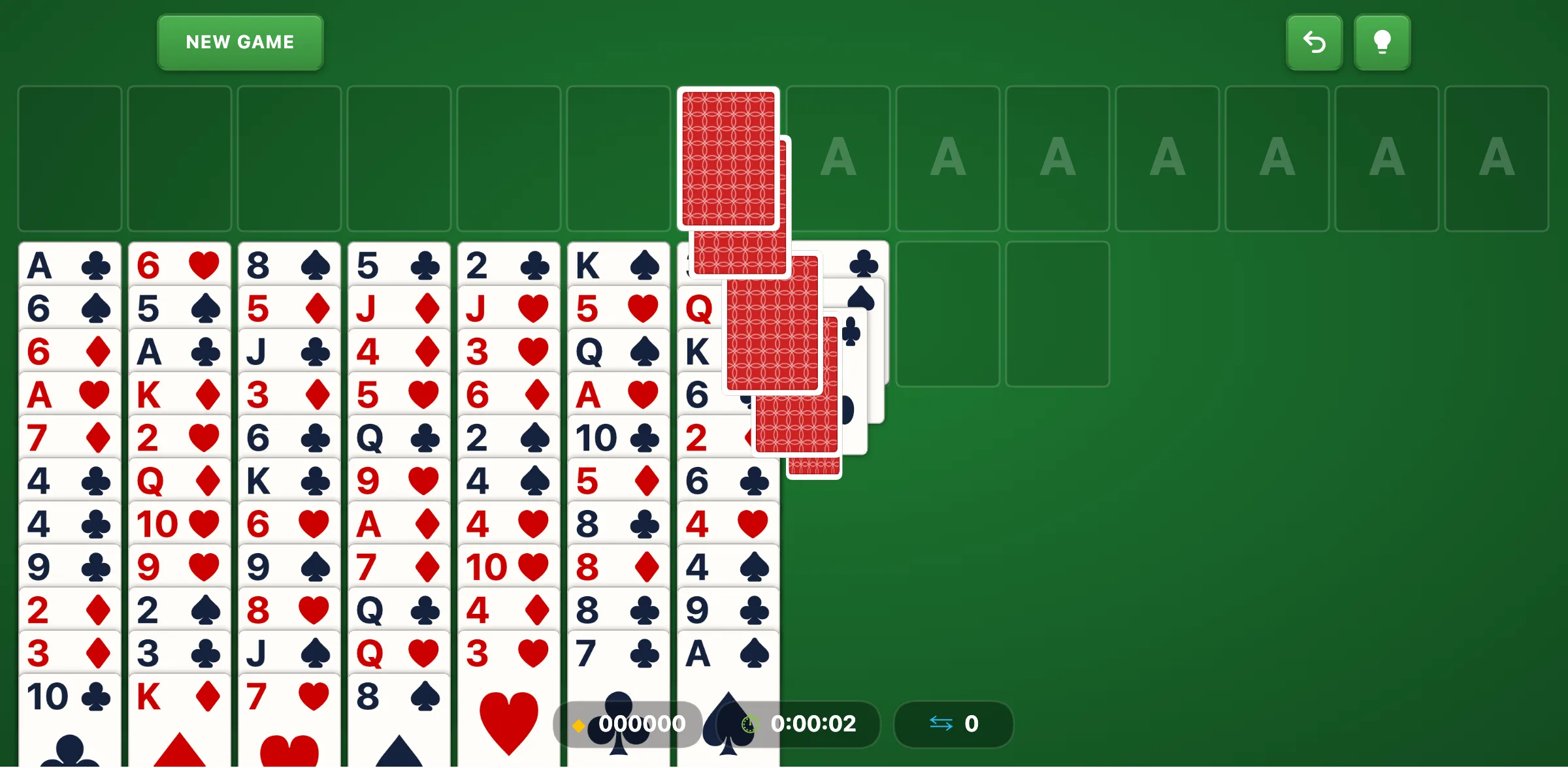The width and height of the screenshot is (1568, 768).
Task: Select the 7 of Hearts ending column three
Action: pyautogui.click(x=289, y=696)
